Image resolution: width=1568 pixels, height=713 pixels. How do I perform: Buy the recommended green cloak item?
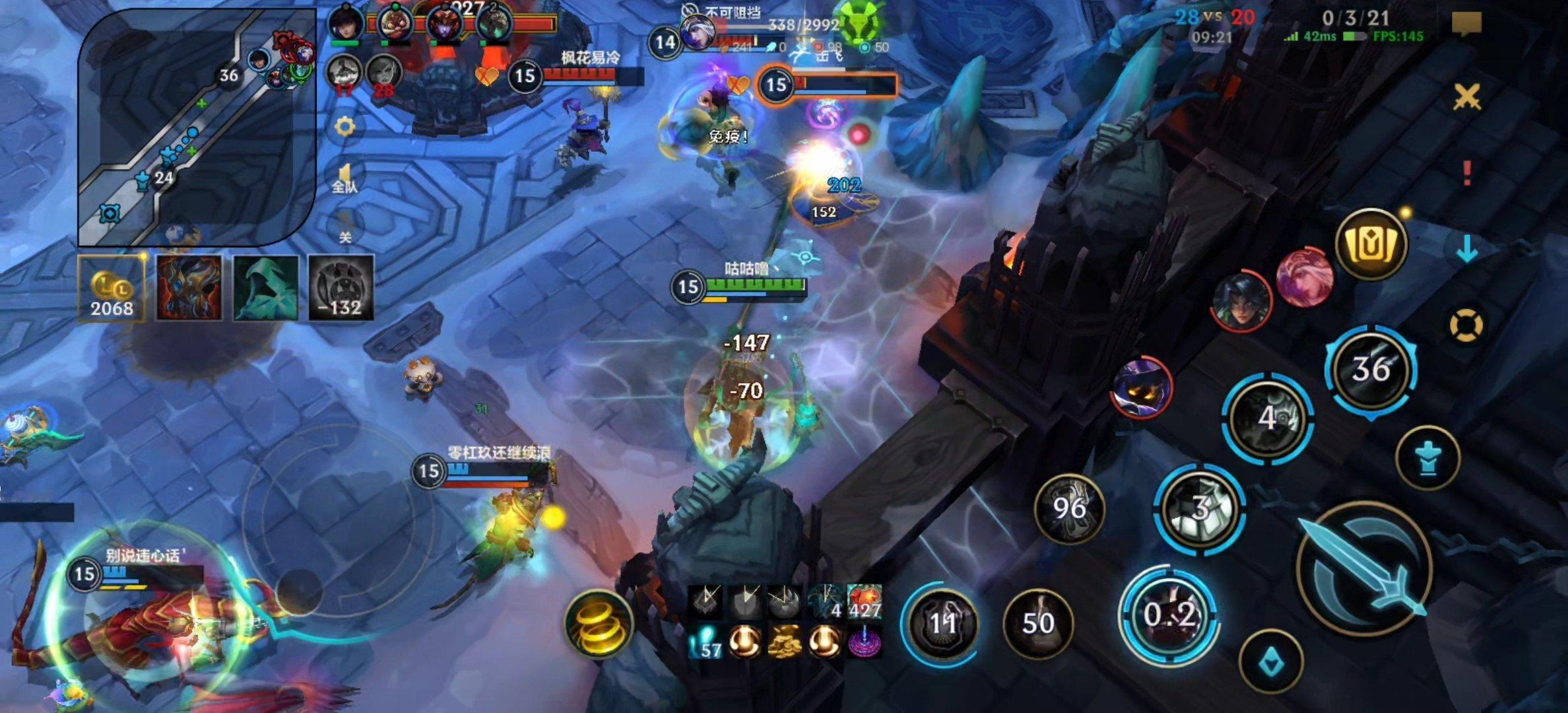265,289
